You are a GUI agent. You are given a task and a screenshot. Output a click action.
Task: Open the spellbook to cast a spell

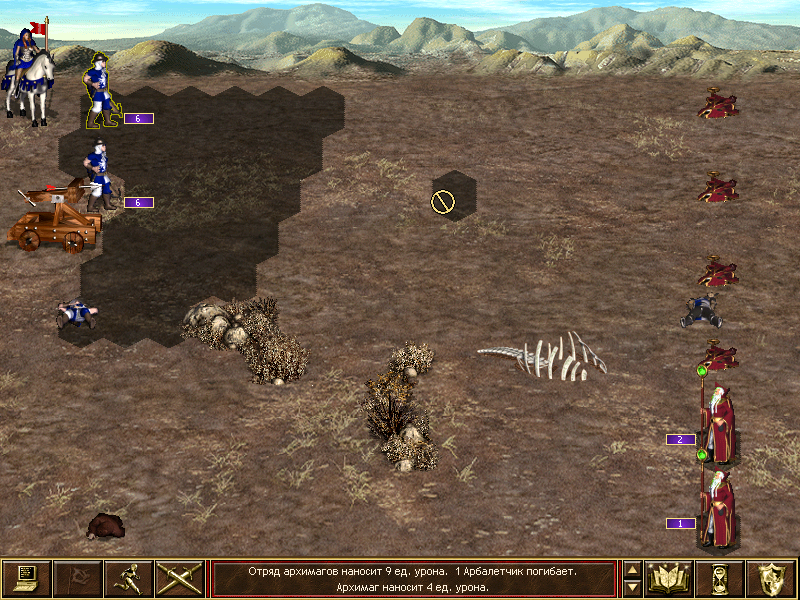pyautogui.click(x=669, y=578)
